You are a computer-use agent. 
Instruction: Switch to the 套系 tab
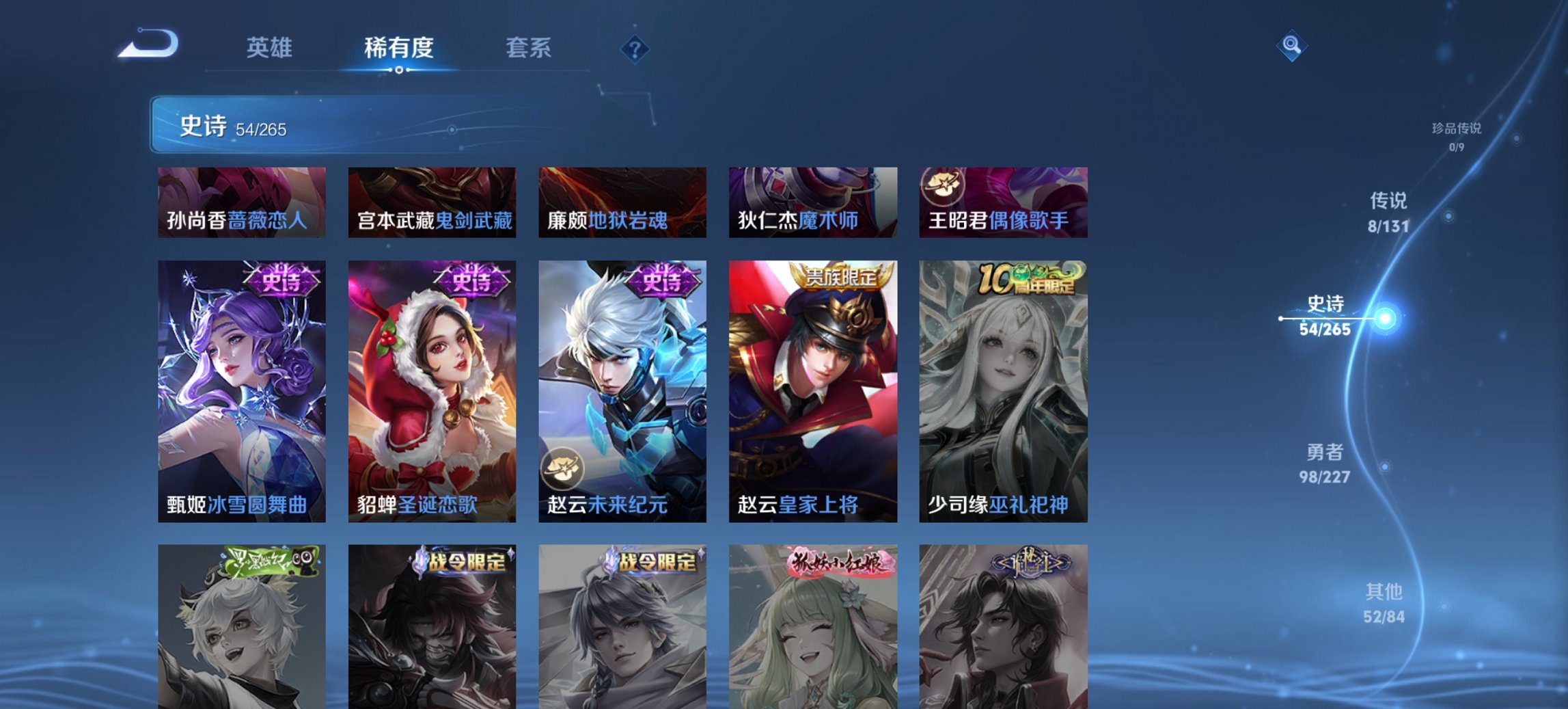pos(529,49)
